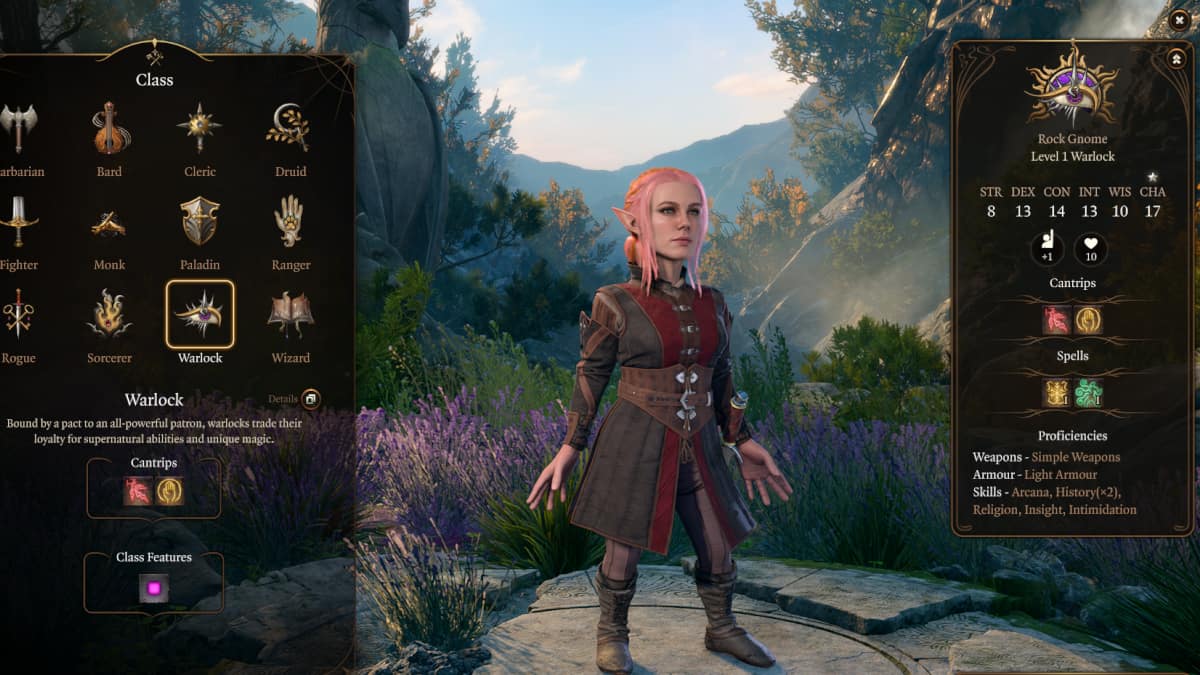
Task: Select the Sorcerer class
Action: (110, 314)
